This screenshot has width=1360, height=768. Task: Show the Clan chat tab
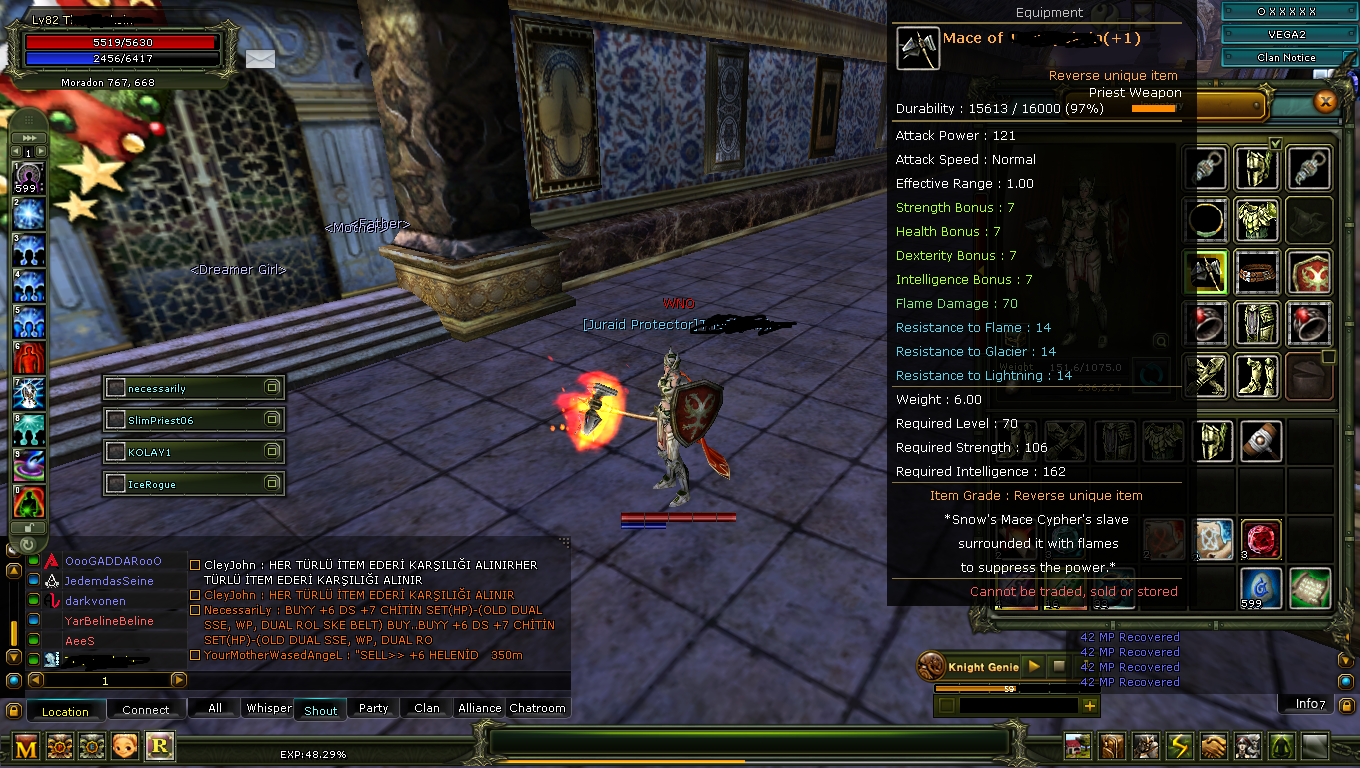pyautogui.click(x=427, y=708)
